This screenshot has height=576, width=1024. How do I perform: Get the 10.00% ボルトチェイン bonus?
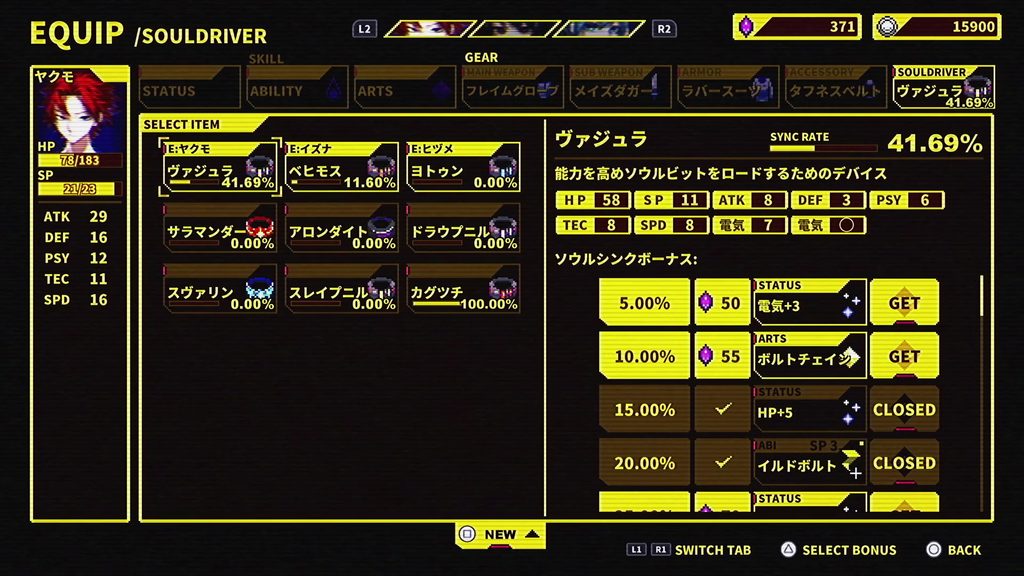[904, 356]
